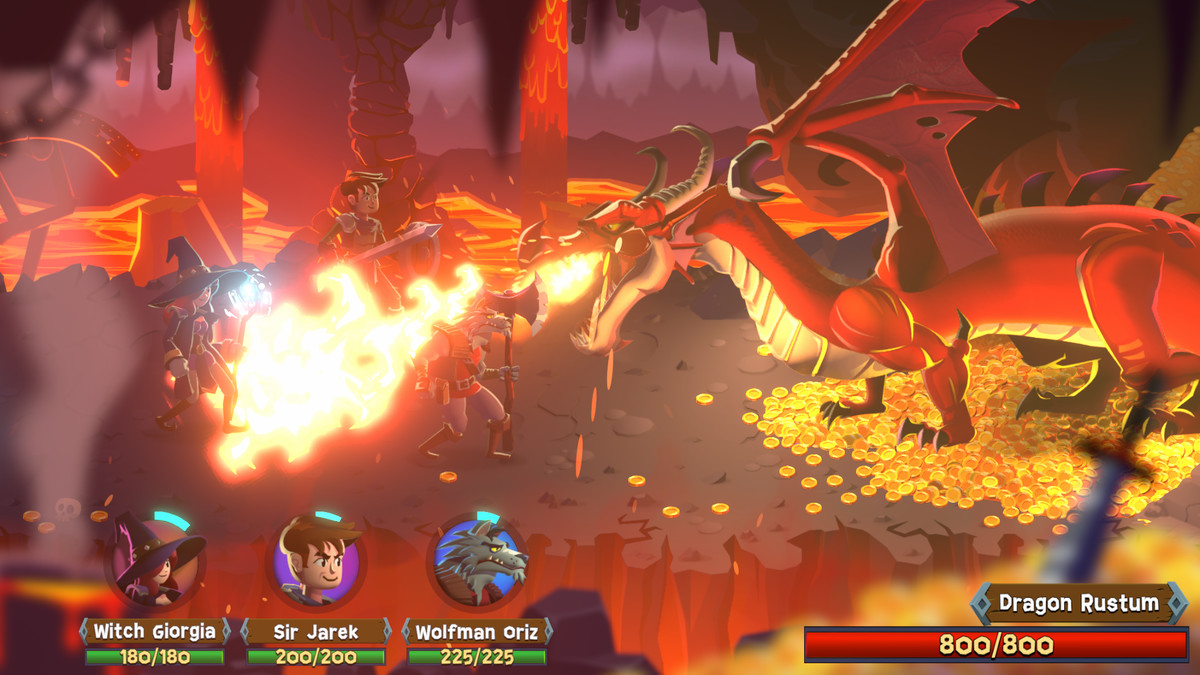
Task: Click the Witch Giorgia name plate
Action: tap(154, 631)
